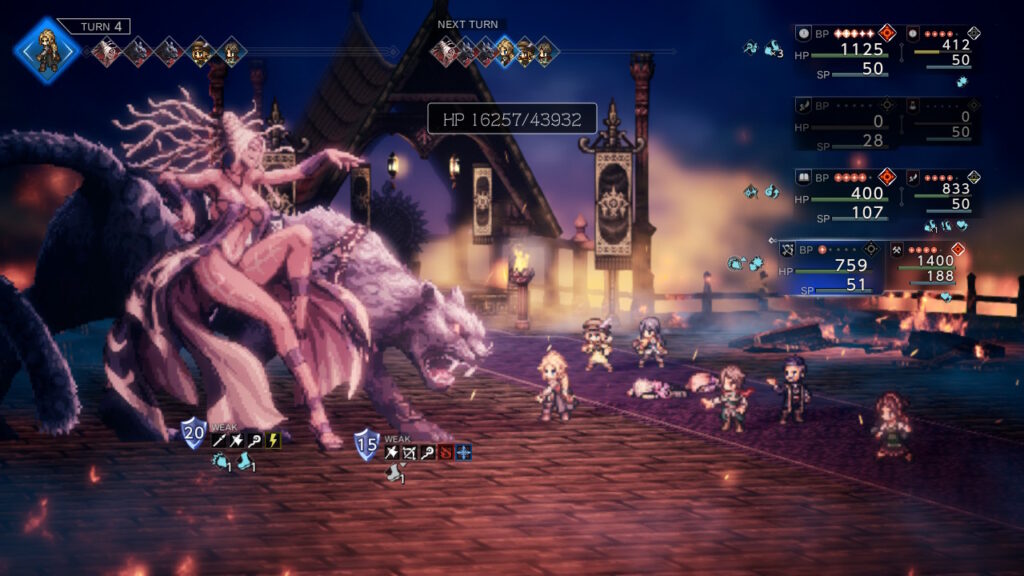Viewport: 1024px width, 576px height.
Task: Select the party panel showing 833 HP
Action: 944,194
